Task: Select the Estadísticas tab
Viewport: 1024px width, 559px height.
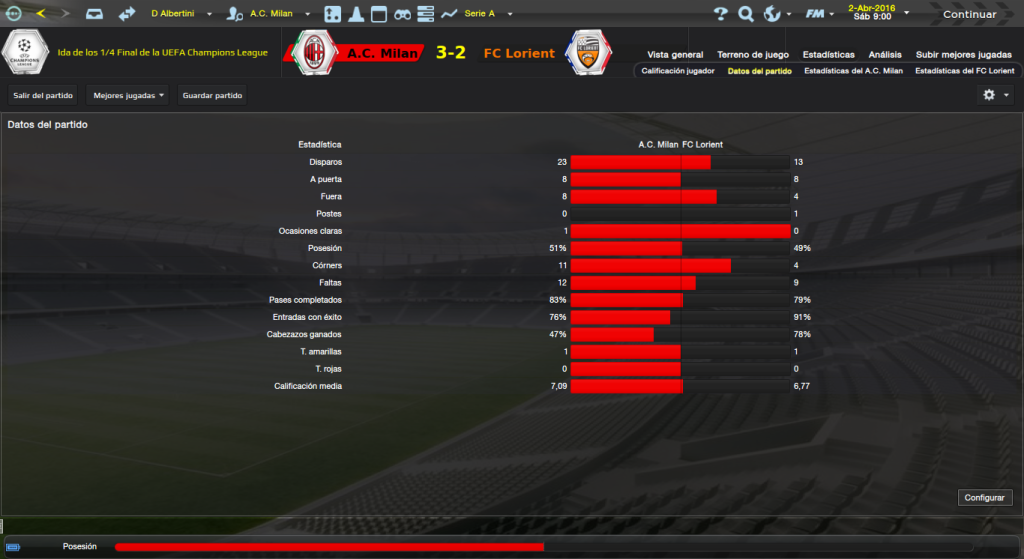Action: pos(829,54)
